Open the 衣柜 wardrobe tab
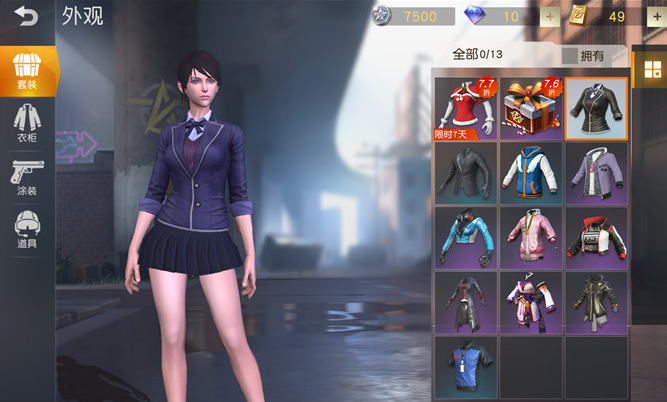 point(27,124)
